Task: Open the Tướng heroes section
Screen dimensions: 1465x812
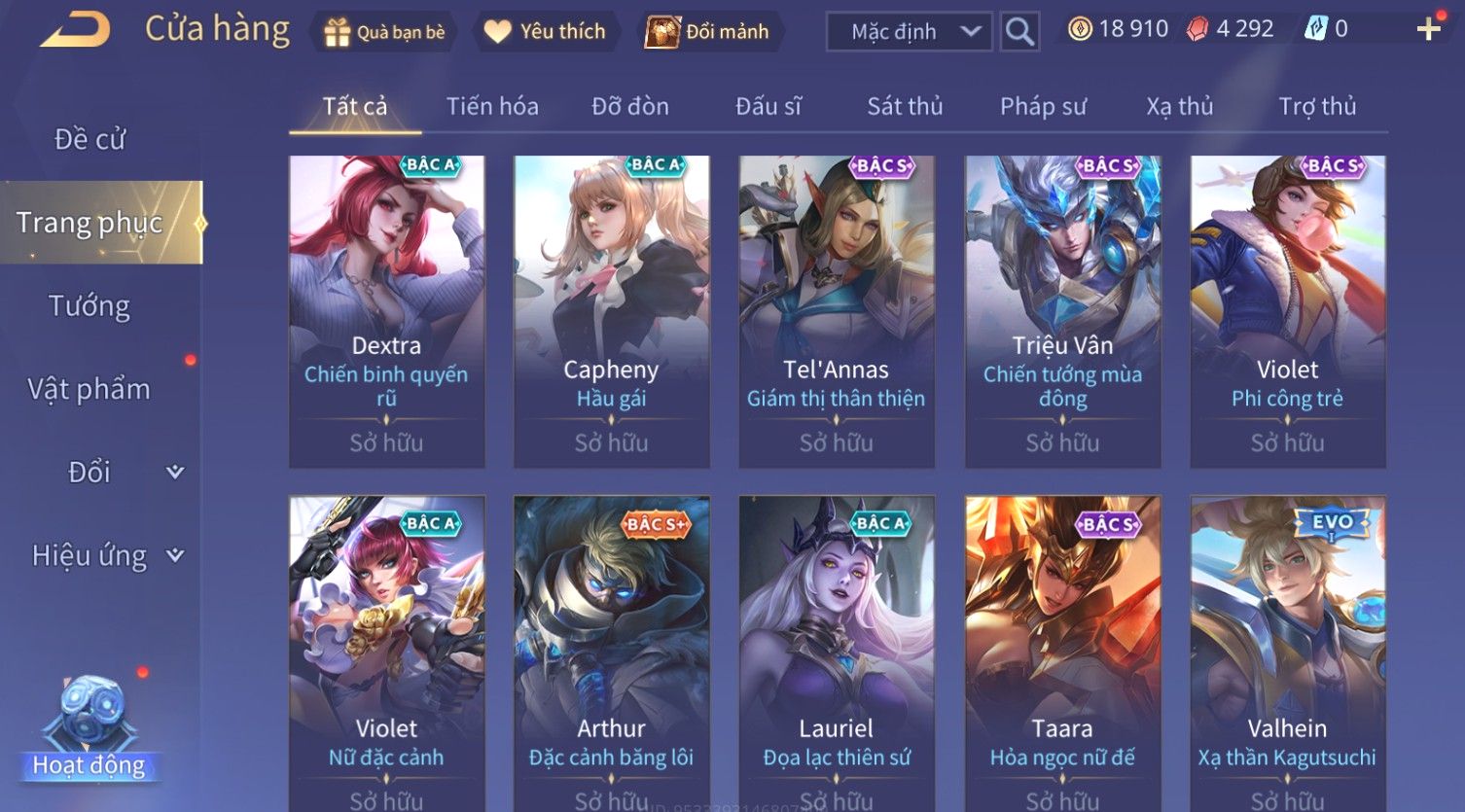Action: point(89,306)
